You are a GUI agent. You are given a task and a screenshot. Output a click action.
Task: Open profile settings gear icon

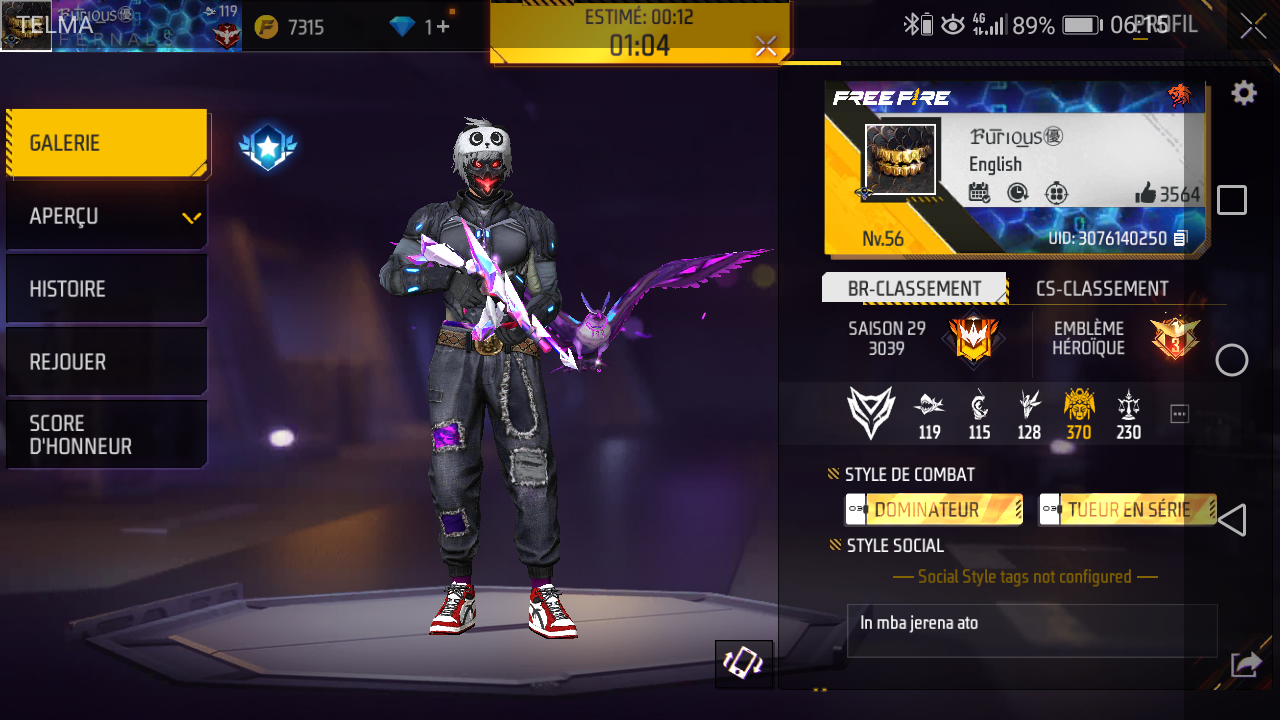1243,94
